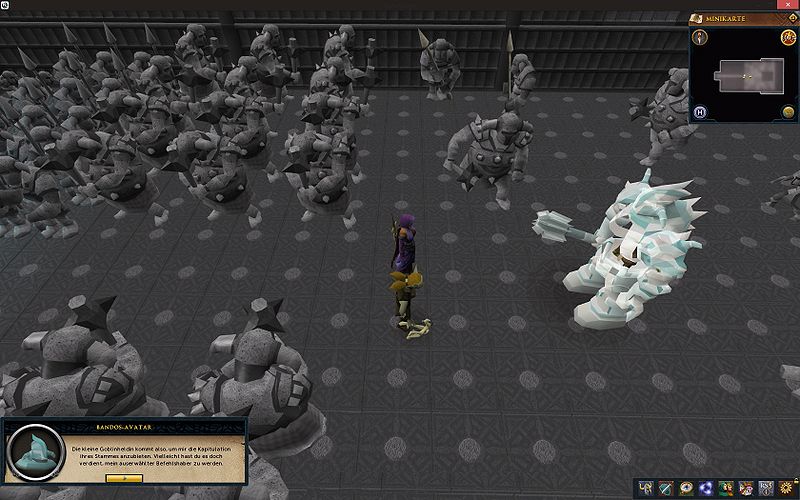Screen dimensions: 800x500
Task: Continue the Bandos-Avatar dialogue
Action: (x=124, y=478)
